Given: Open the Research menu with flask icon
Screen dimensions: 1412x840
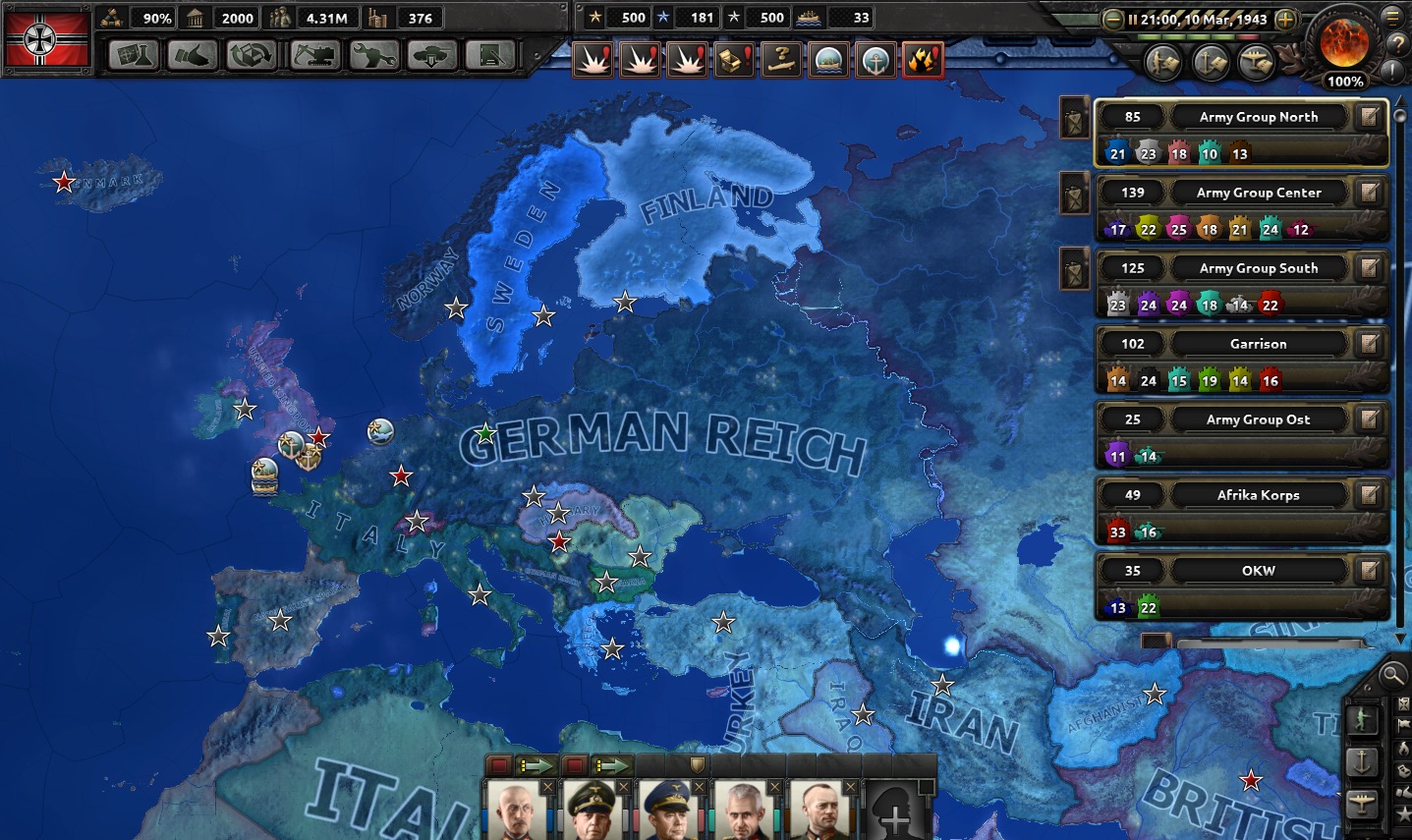Looking at the screenshot, I should [x=134, y=56].
